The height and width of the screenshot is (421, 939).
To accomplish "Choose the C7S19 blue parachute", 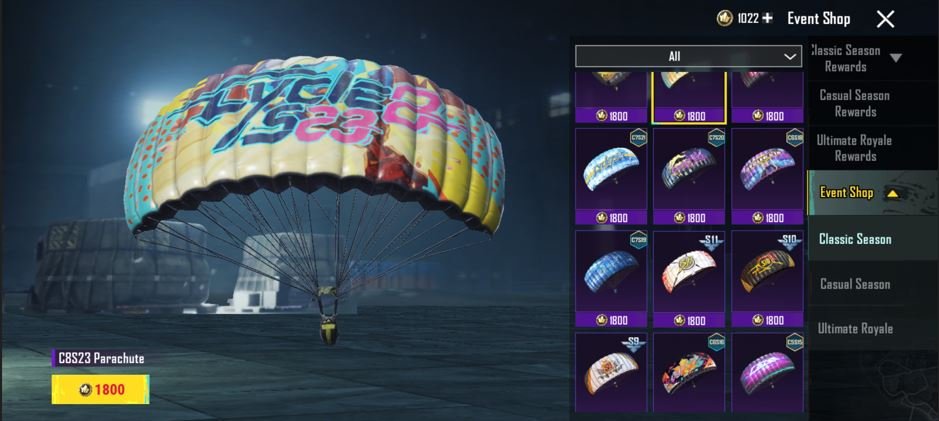I will point(611,270).
